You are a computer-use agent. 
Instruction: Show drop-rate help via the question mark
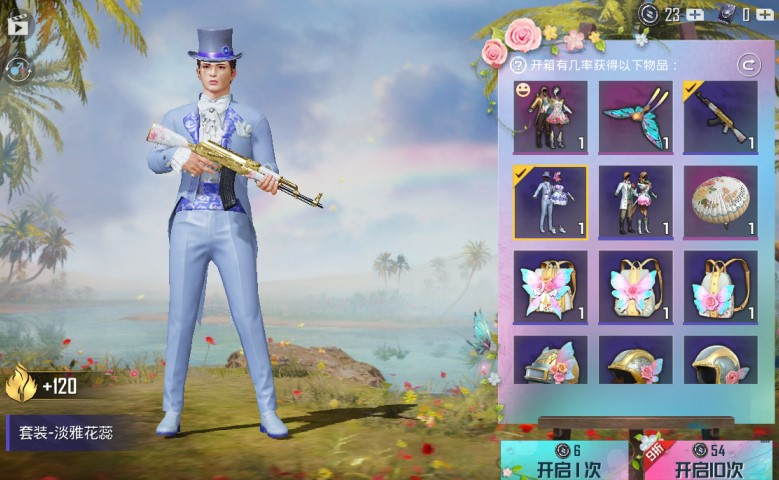tap(518, 66)
